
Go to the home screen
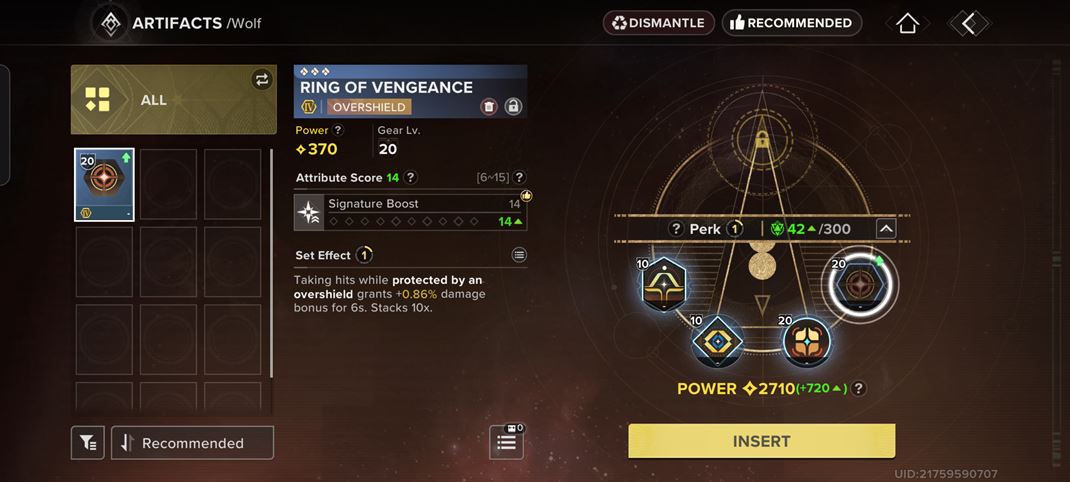point(907,23)
